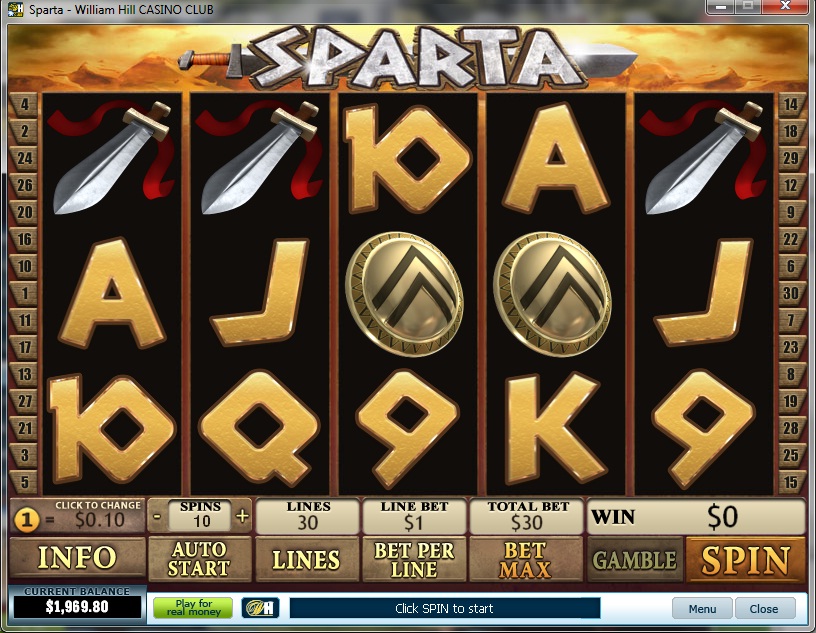Viewport: 816px width, 633px height.
Task: Select payline number 5 marker
Action: [x=24, y=481]
